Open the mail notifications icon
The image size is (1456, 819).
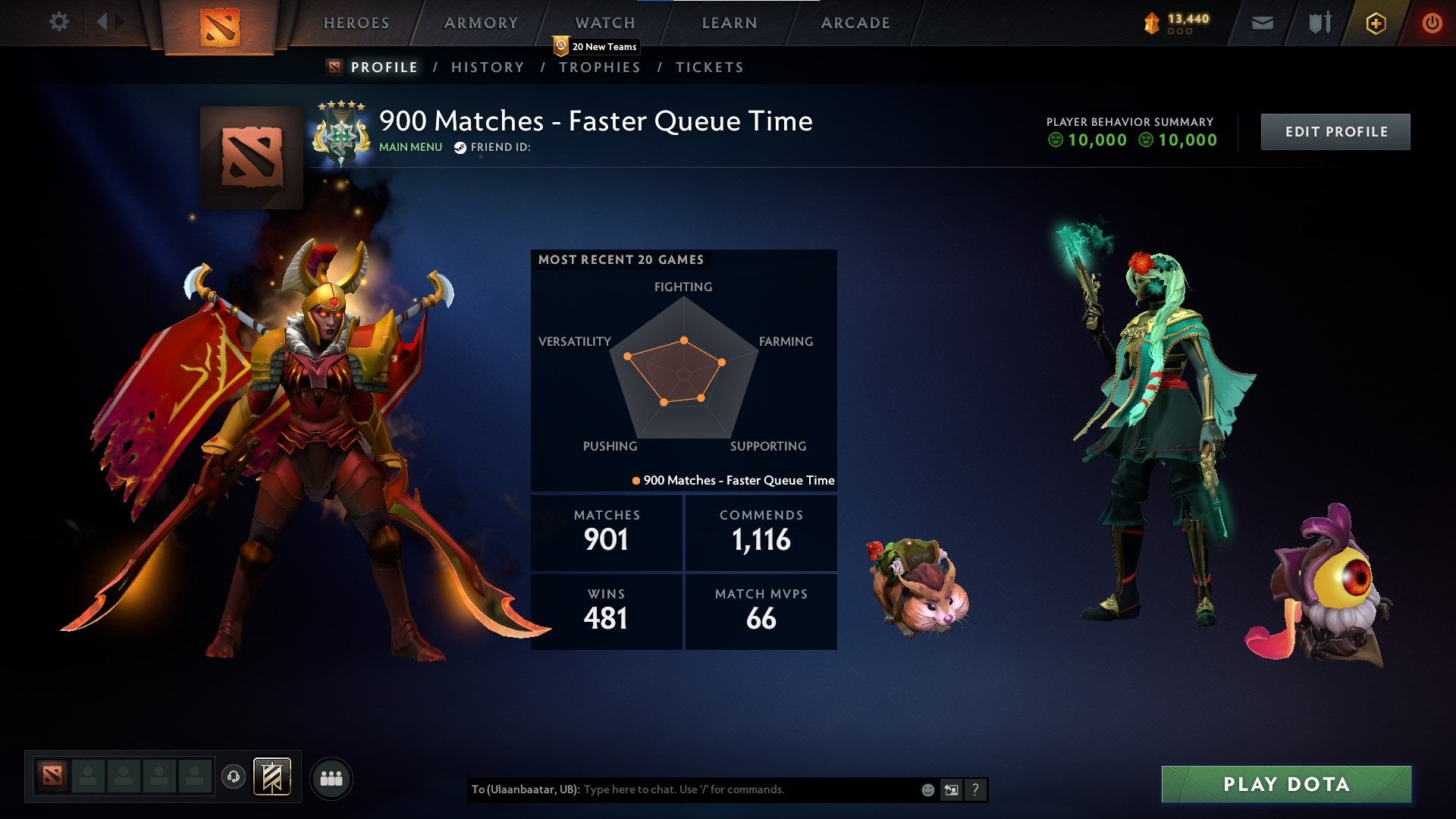1263,23
